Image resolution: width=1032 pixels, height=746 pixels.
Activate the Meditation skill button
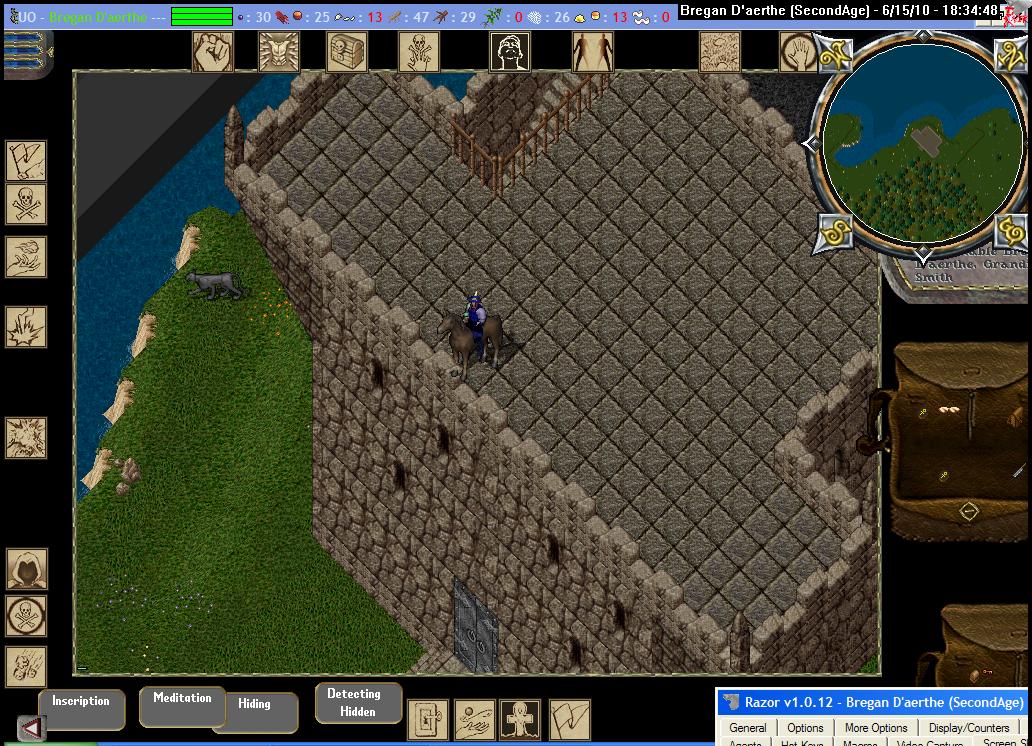[x=181, y=706]
